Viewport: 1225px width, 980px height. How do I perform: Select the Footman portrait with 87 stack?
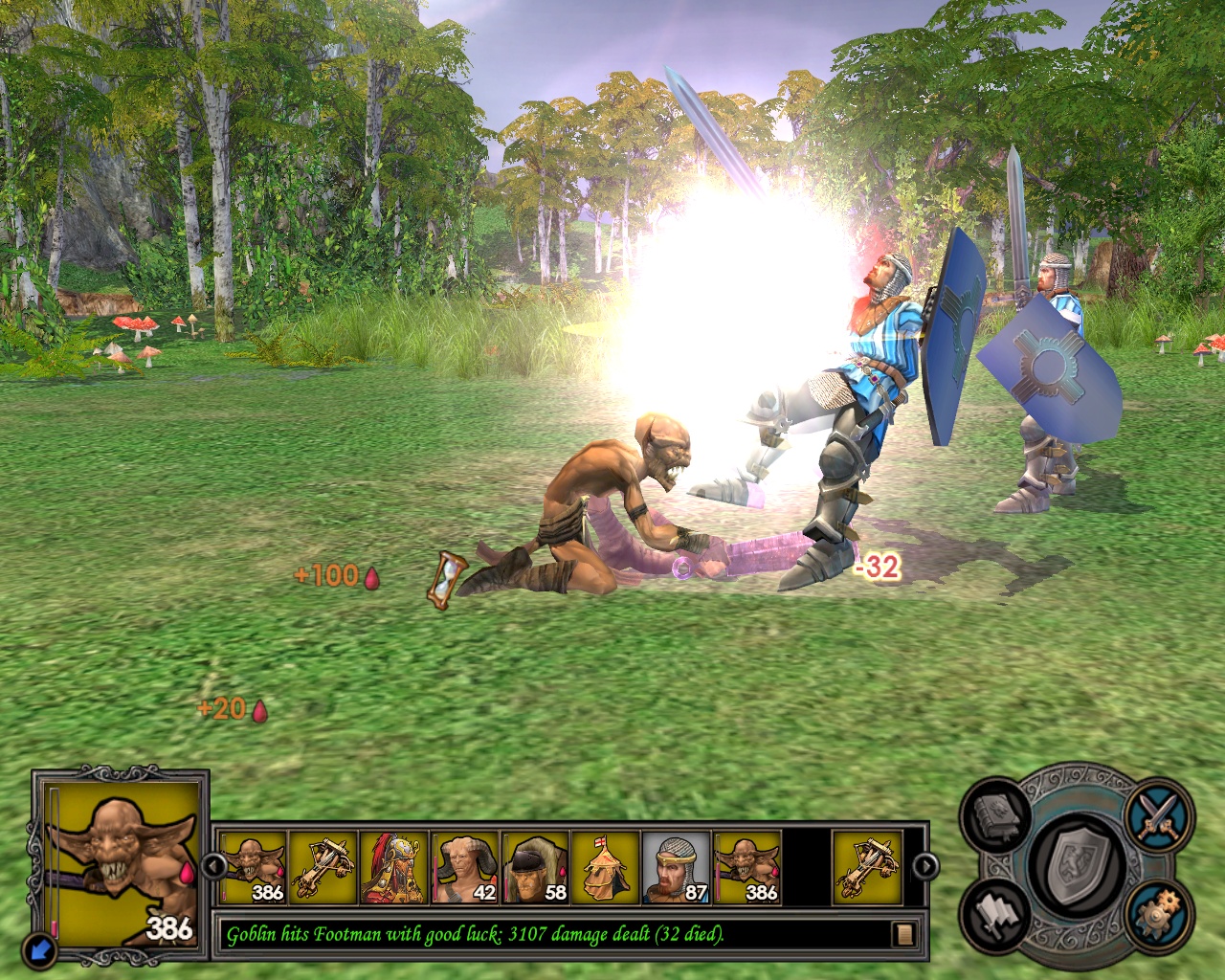pos(676,867)
